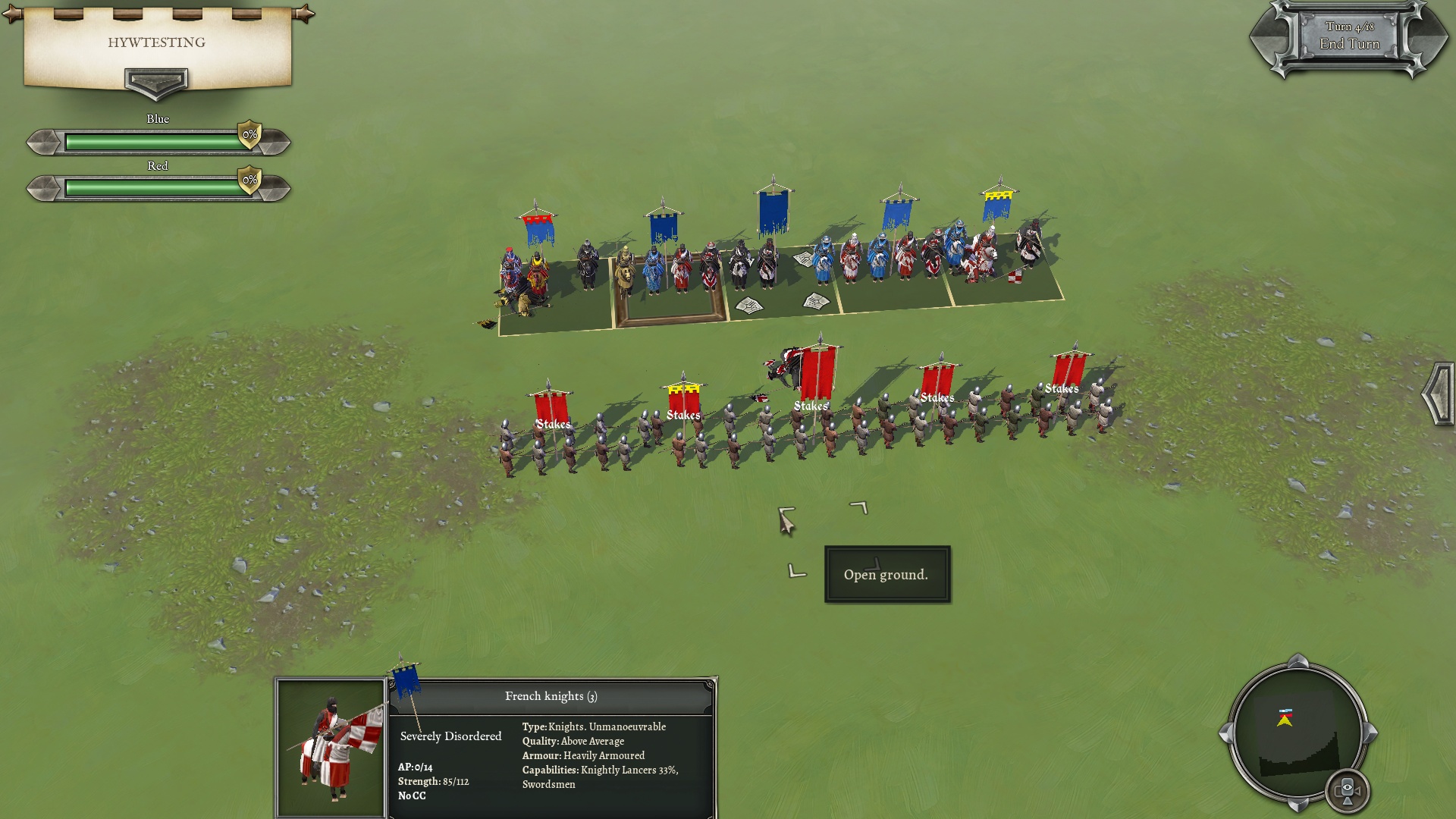Open the side panel arrow on right edge

[1438, 394]
